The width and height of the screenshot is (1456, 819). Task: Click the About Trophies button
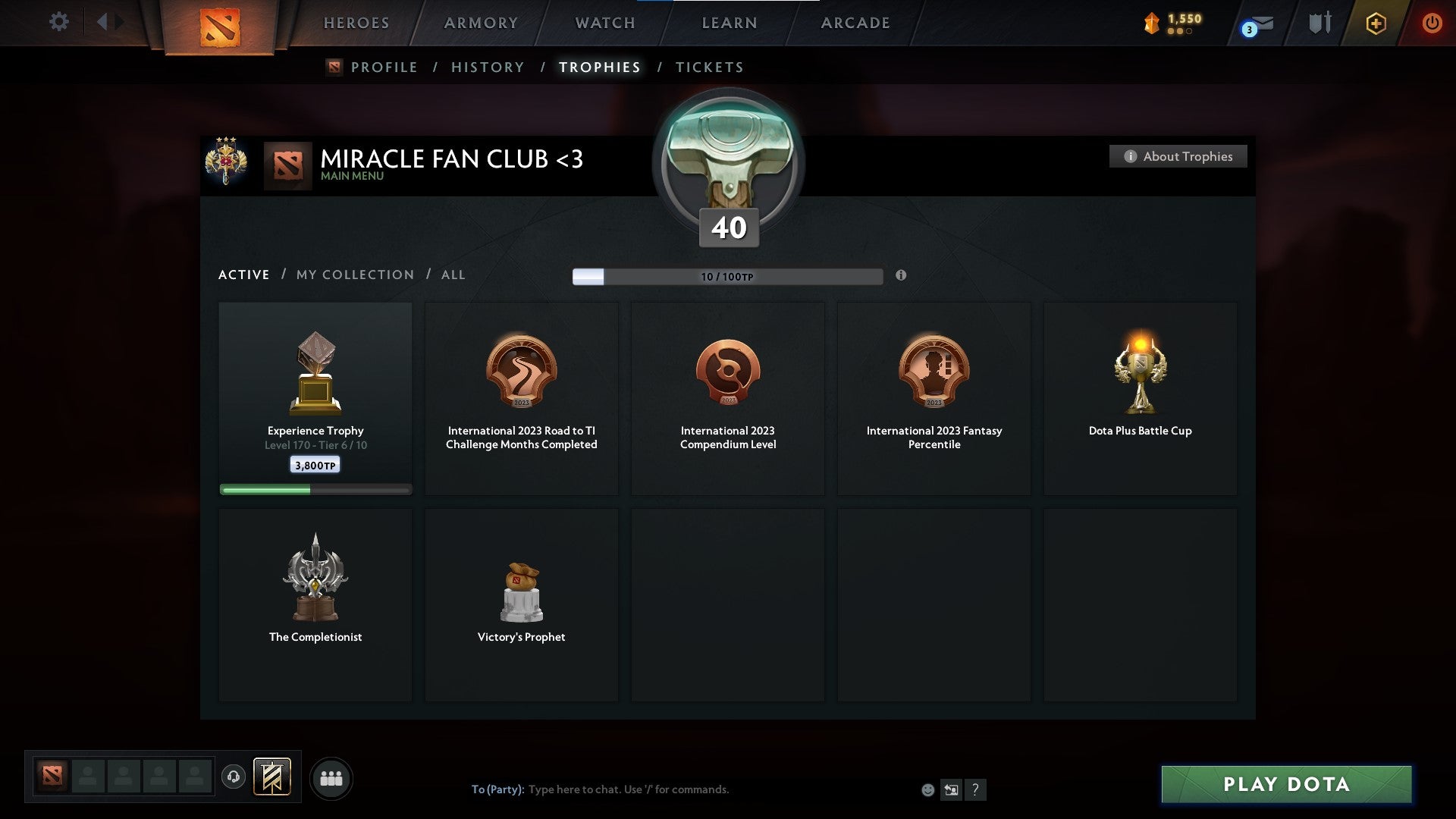(1178, 156)
